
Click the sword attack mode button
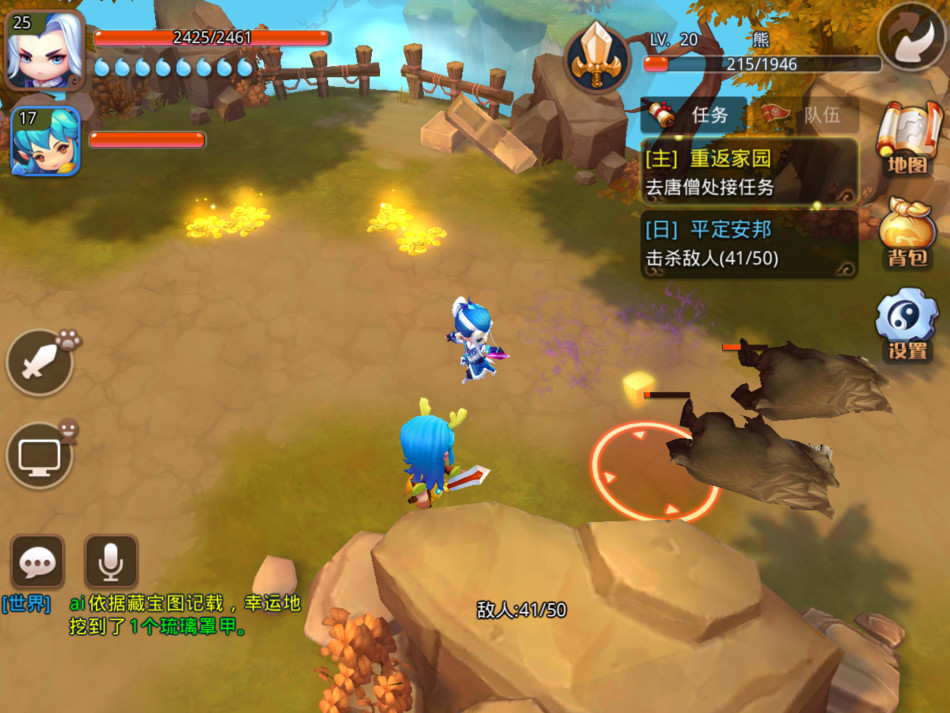(40, 362)
